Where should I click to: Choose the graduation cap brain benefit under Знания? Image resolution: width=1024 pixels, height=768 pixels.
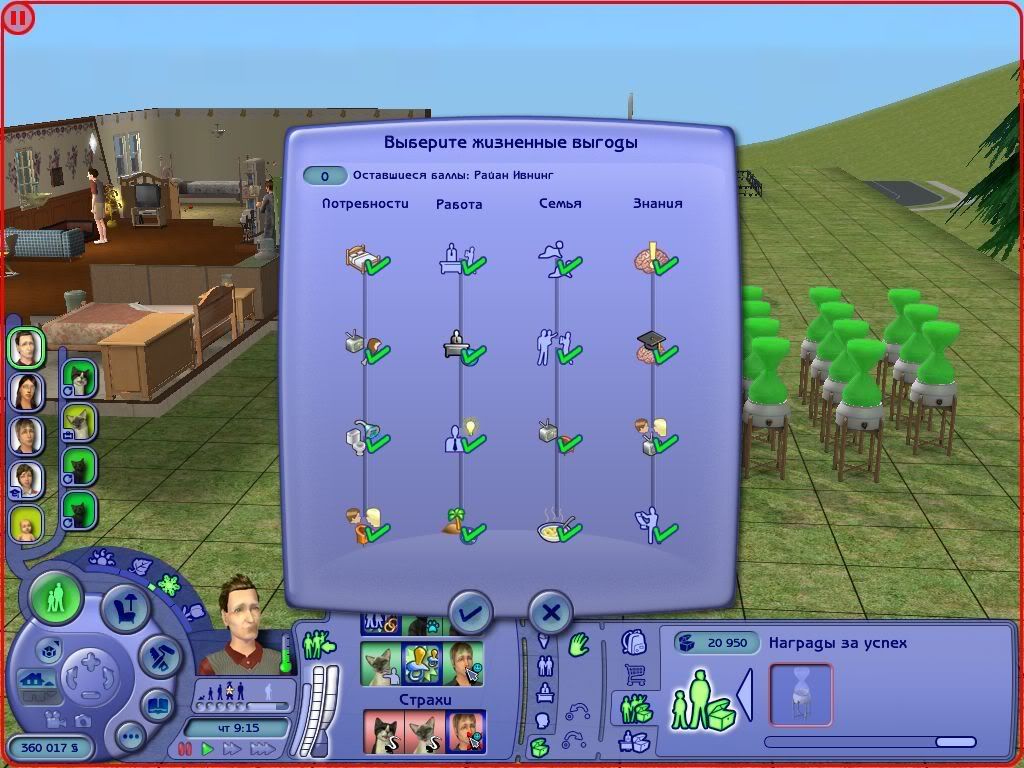[x=653, y=348]
